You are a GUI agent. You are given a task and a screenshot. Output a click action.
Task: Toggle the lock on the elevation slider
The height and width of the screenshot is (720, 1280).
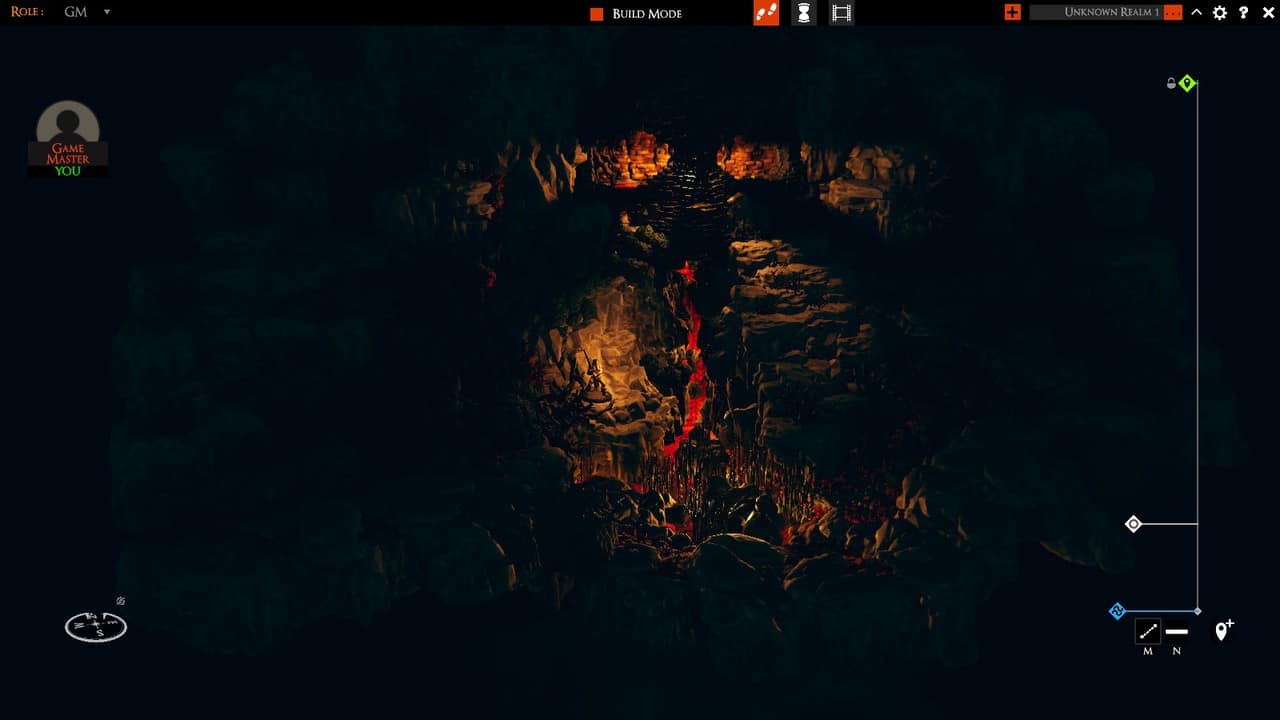[x=1171, y=83]
